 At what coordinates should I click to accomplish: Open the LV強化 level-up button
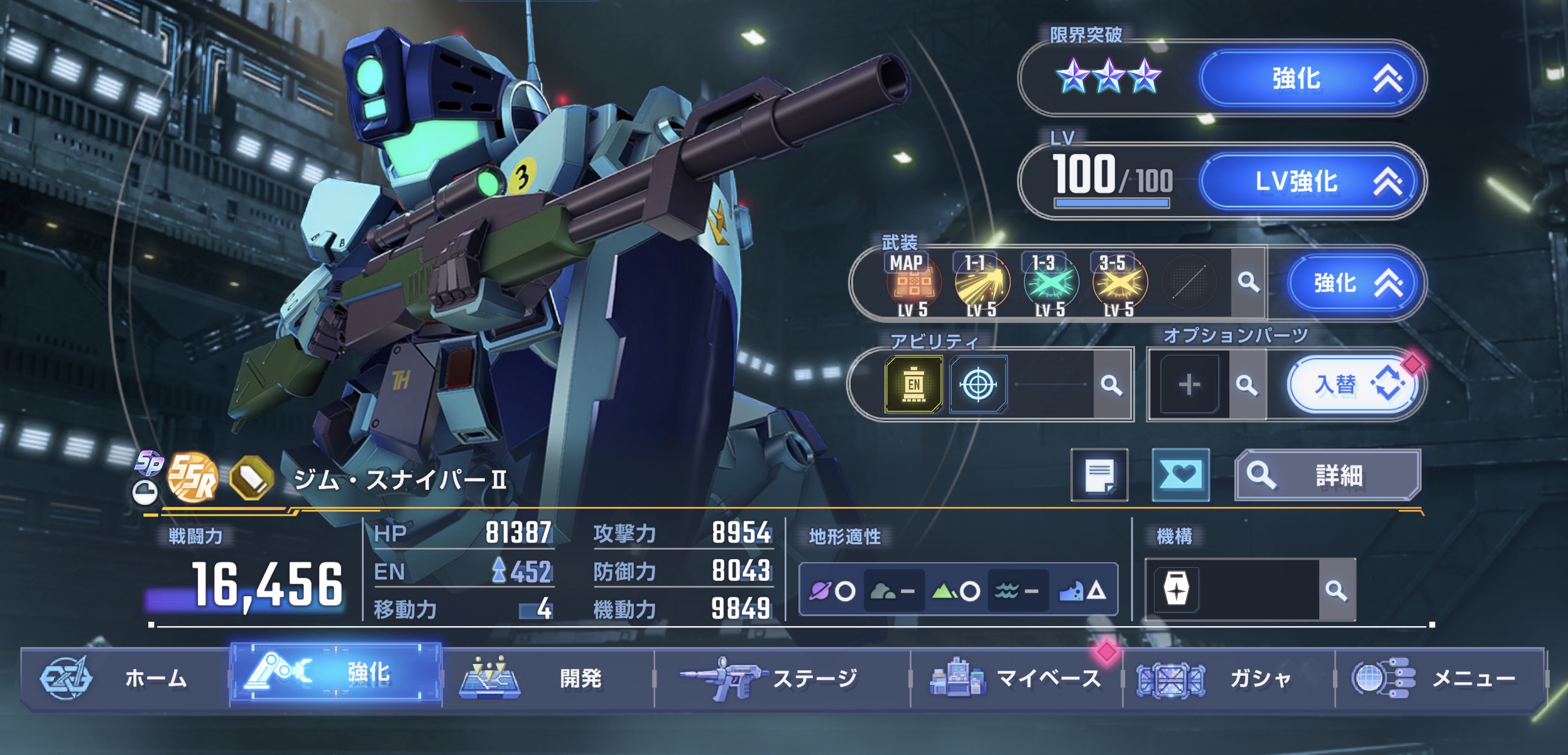1310,182
